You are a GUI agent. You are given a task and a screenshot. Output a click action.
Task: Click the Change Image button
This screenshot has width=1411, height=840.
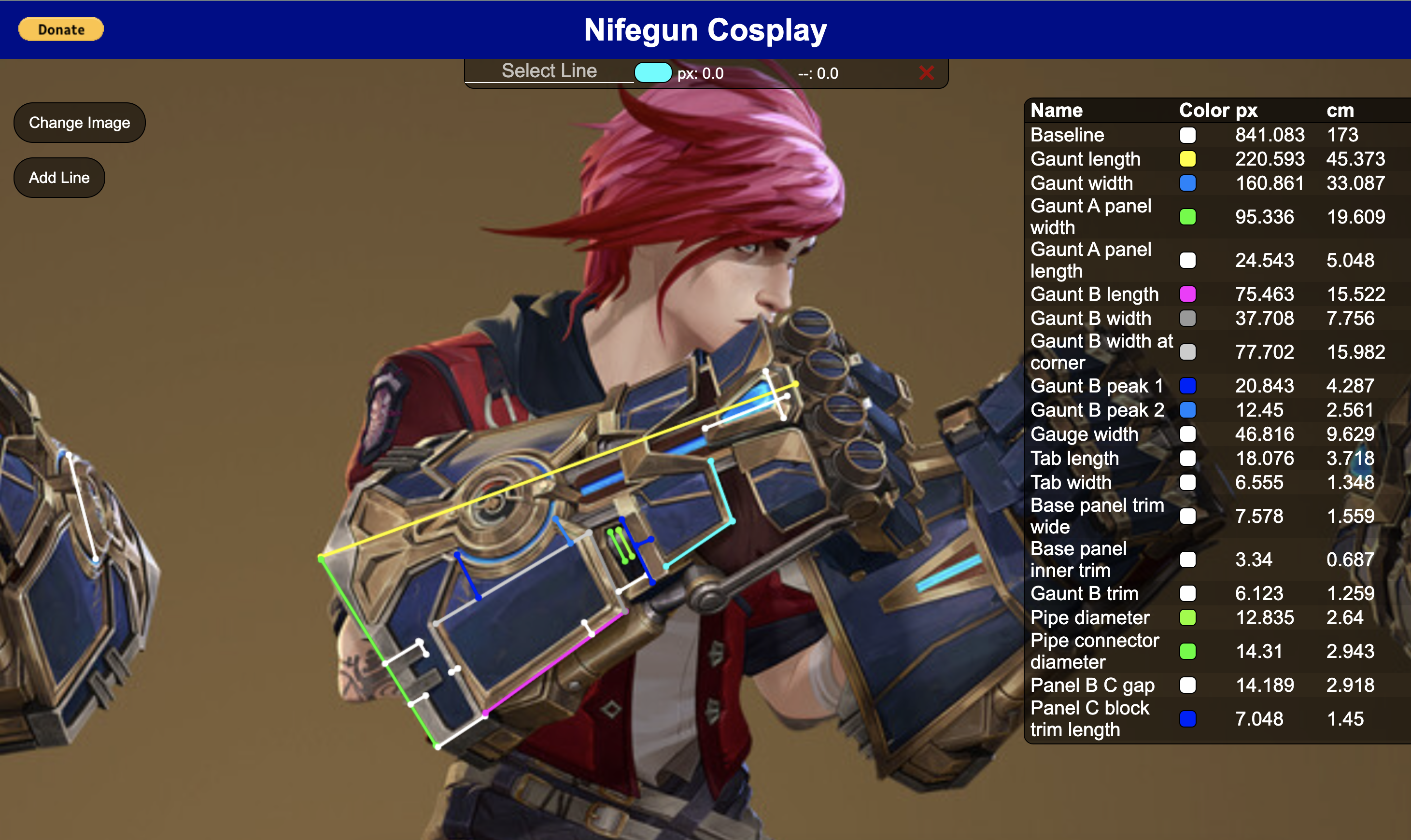(x=79, y=122)
